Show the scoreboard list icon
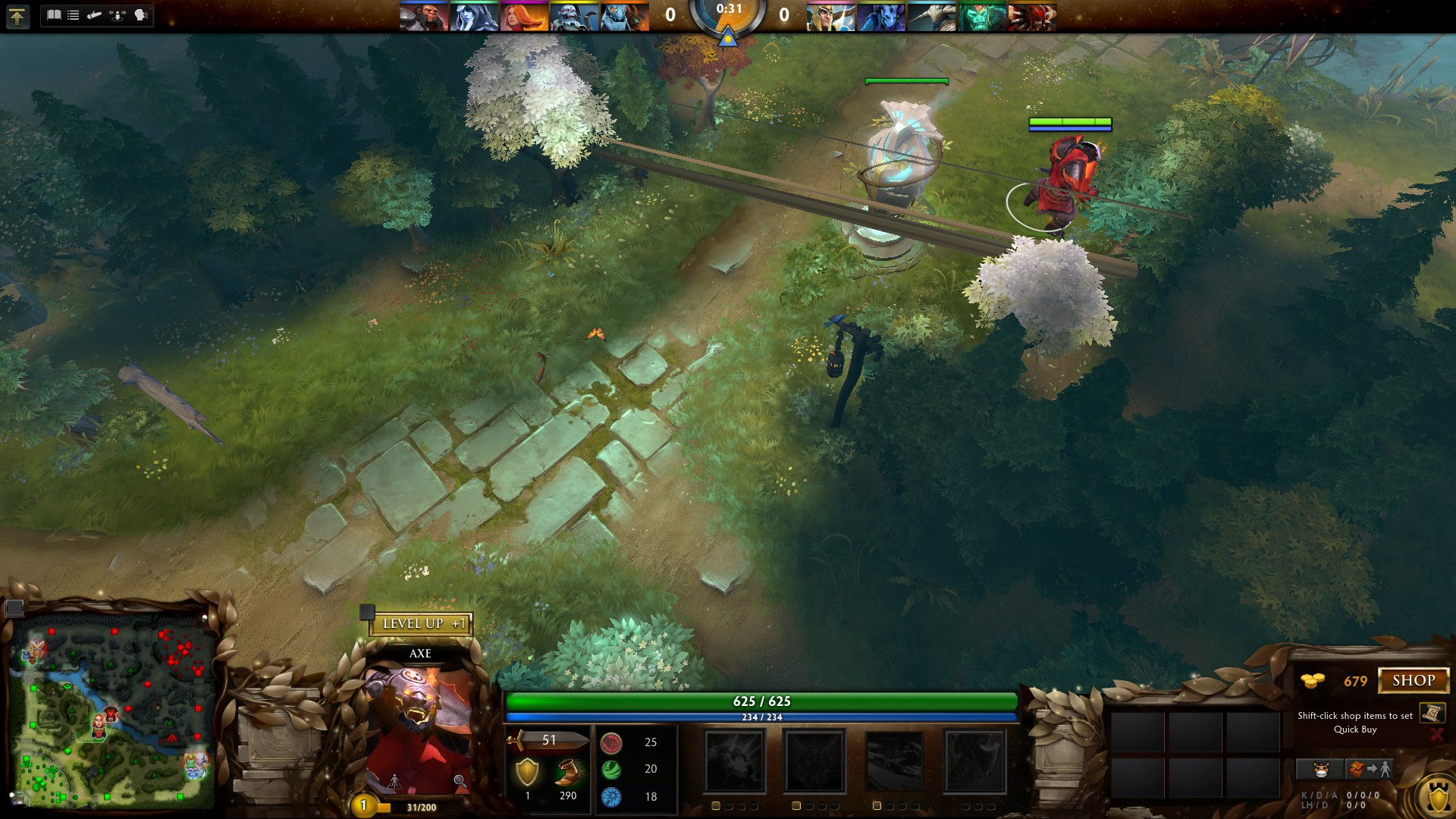This screenshot has width=1456, height=819. [x=74, y=15]
